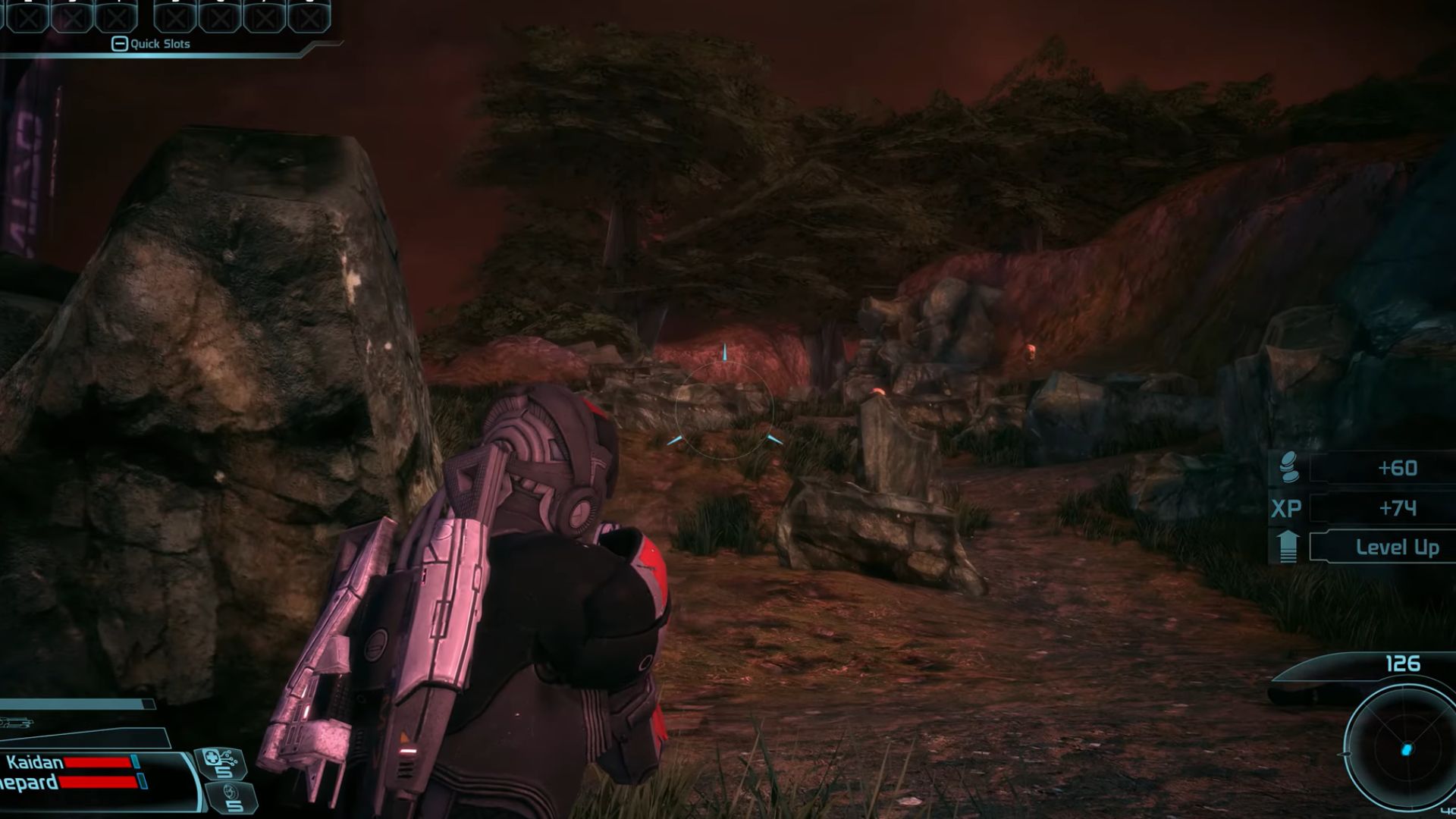Use the medi-gel icon

coord(220,762)
